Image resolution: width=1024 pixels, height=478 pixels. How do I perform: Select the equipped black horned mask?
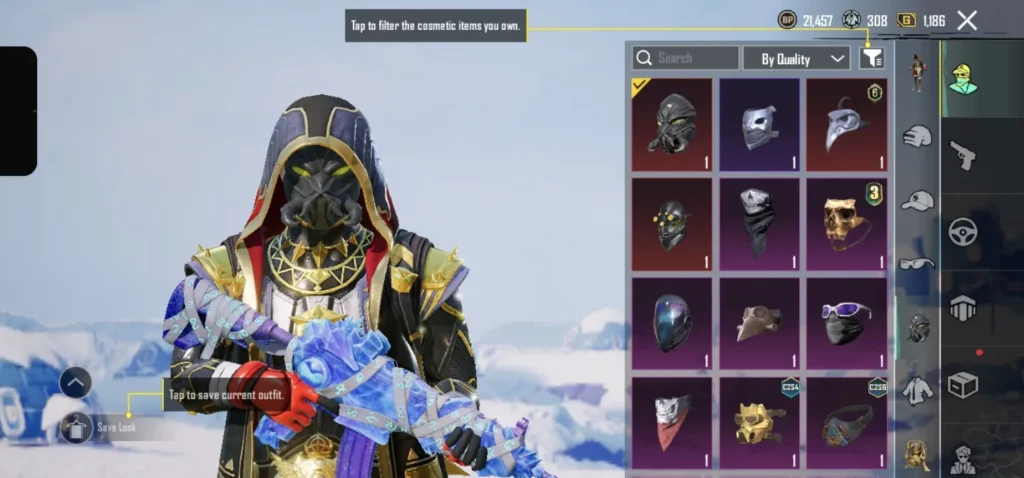coord(671,125)
